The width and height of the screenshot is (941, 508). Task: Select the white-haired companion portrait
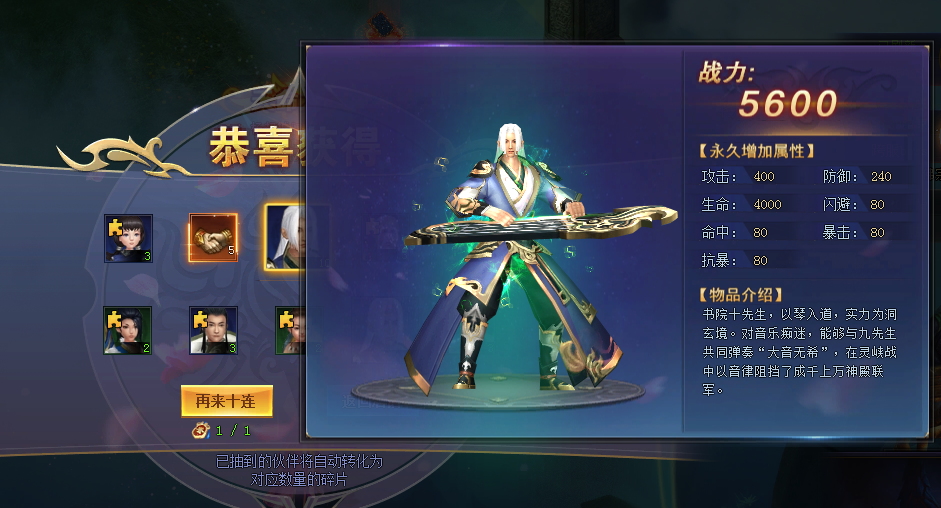point(284,237)
